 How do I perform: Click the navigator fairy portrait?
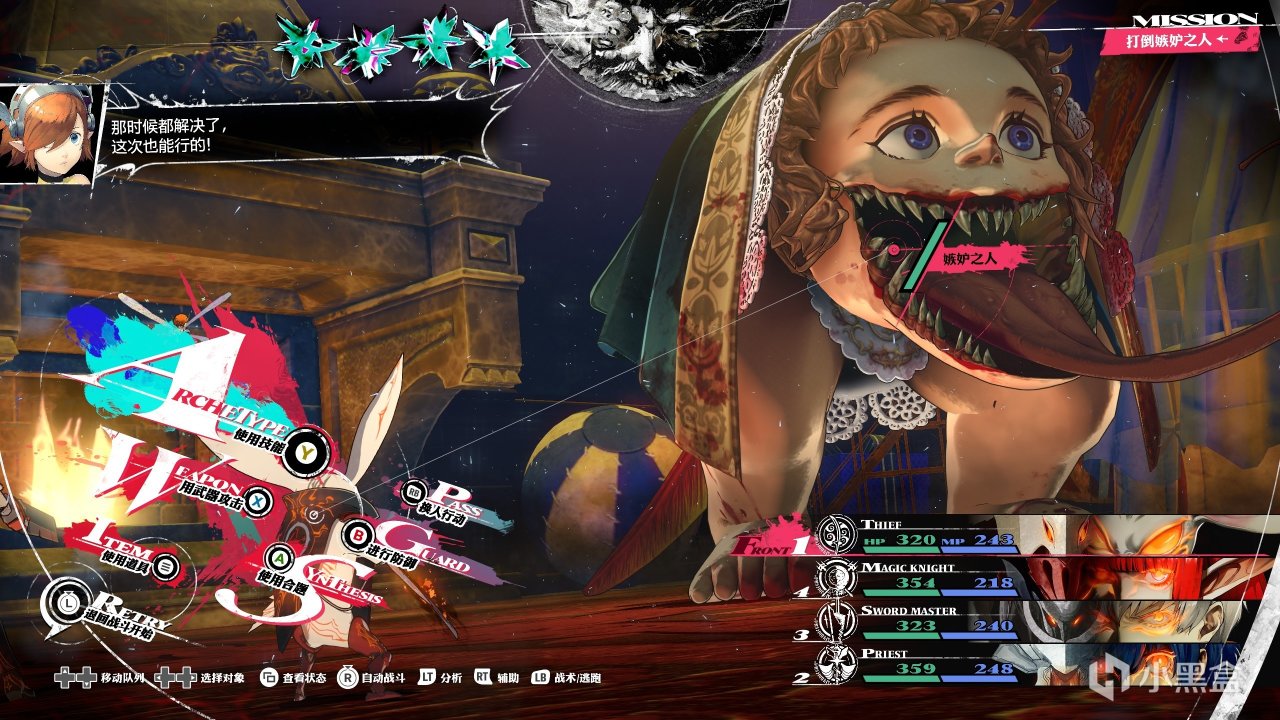click(x=47, y=135)
